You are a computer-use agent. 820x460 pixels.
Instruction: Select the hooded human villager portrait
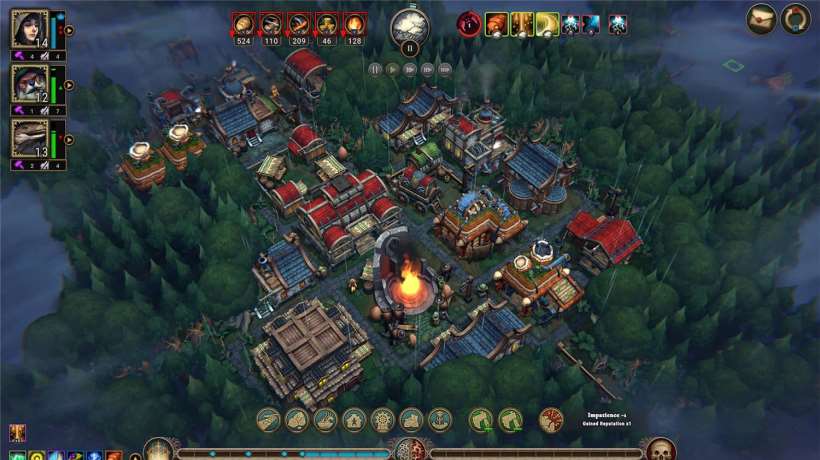point(29,29)
